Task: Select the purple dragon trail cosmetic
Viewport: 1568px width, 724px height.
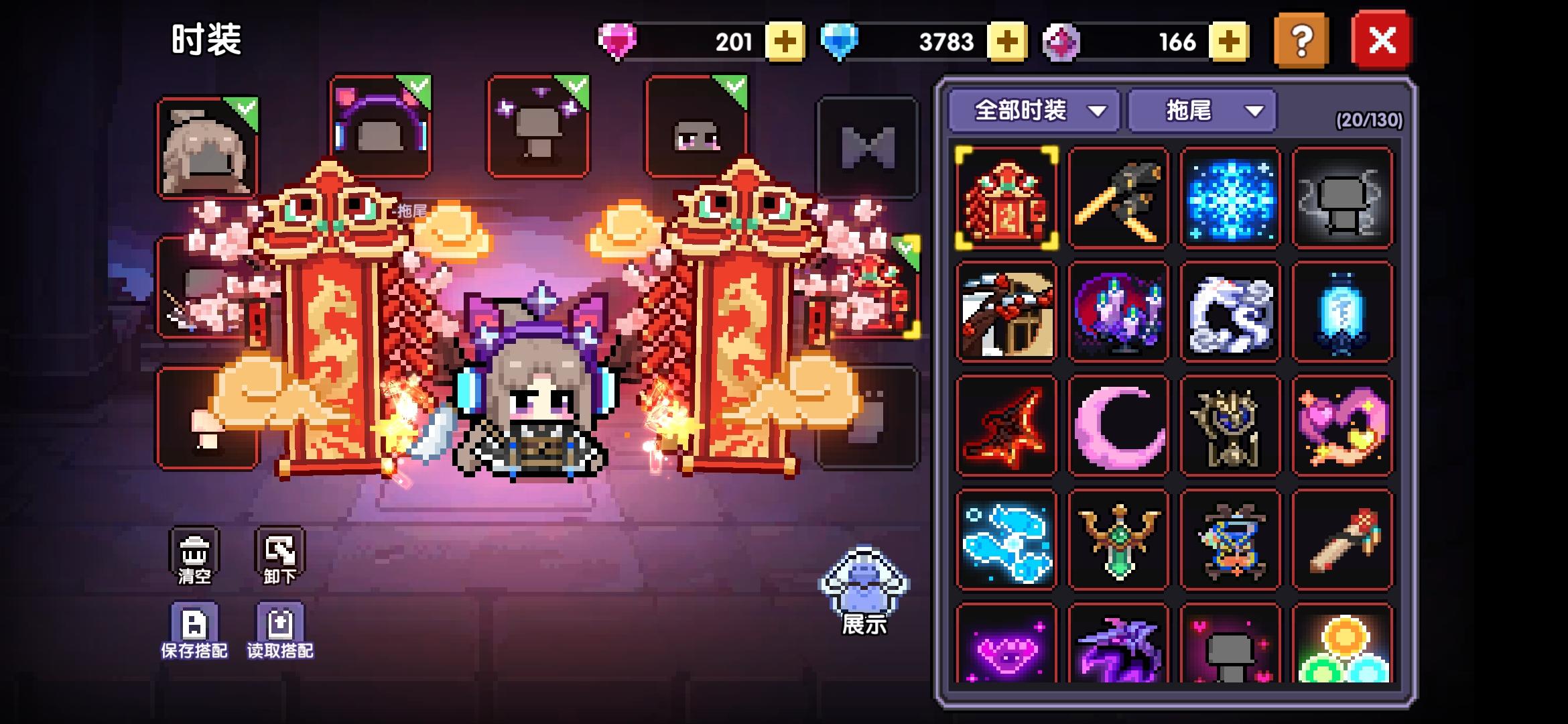Action: coord(1118,647)
